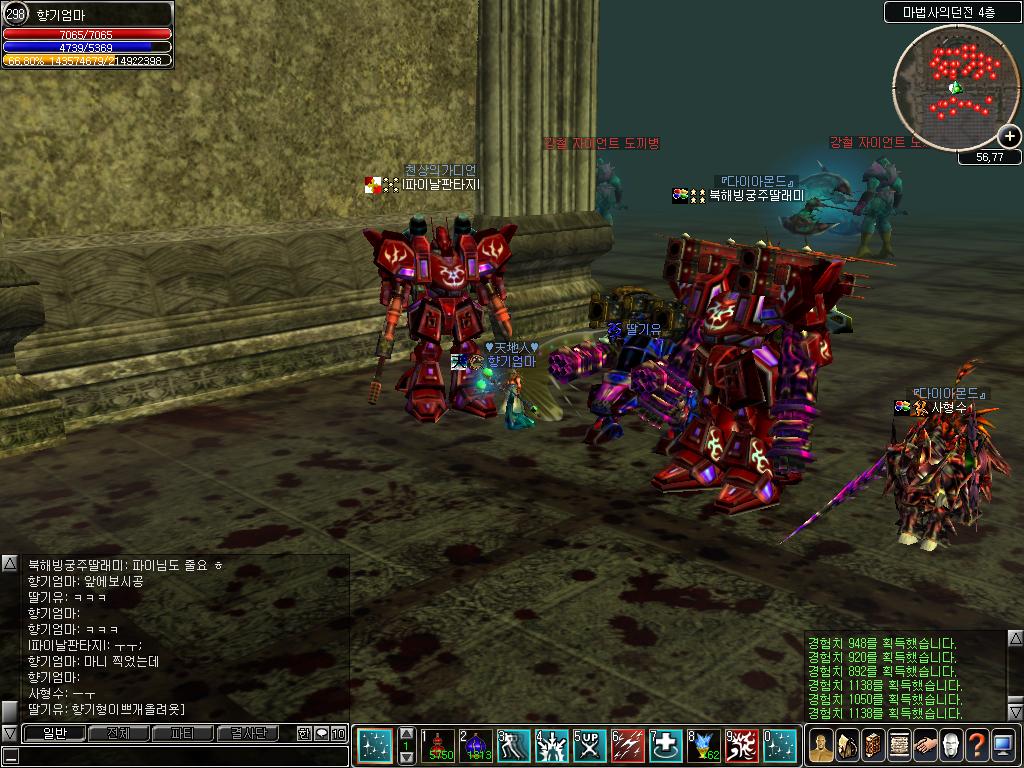Activate the UP buff skill in slot 5
Viewport: 1024px width, 768px height.
pos(589,746)
